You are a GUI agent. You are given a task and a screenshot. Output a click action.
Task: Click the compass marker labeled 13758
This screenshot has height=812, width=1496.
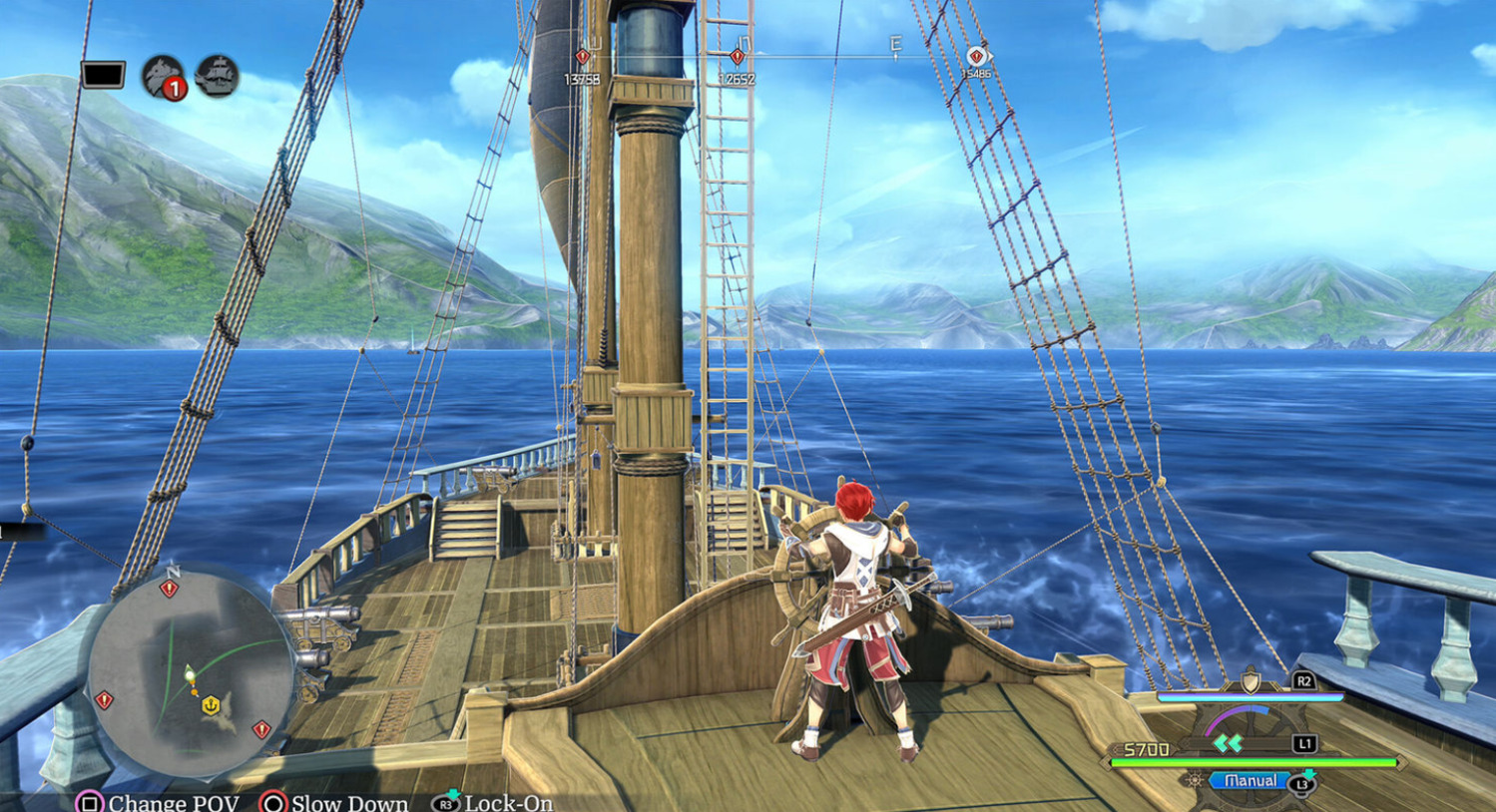(582, 58)
